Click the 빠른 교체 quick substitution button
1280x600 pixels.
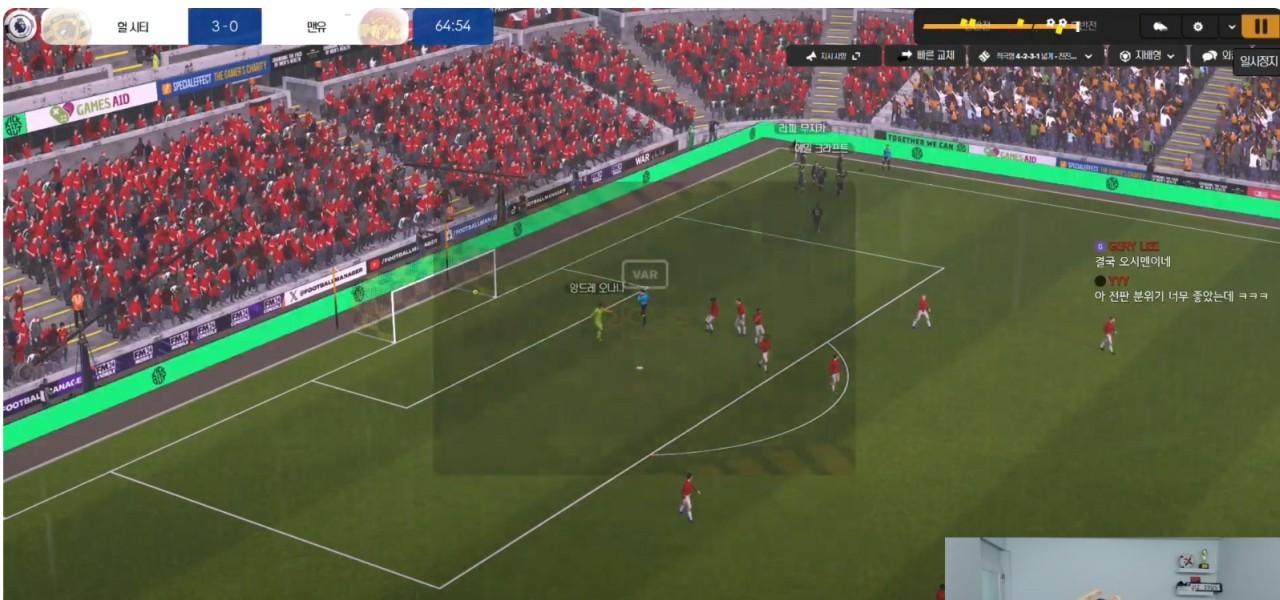pos(927,56)
